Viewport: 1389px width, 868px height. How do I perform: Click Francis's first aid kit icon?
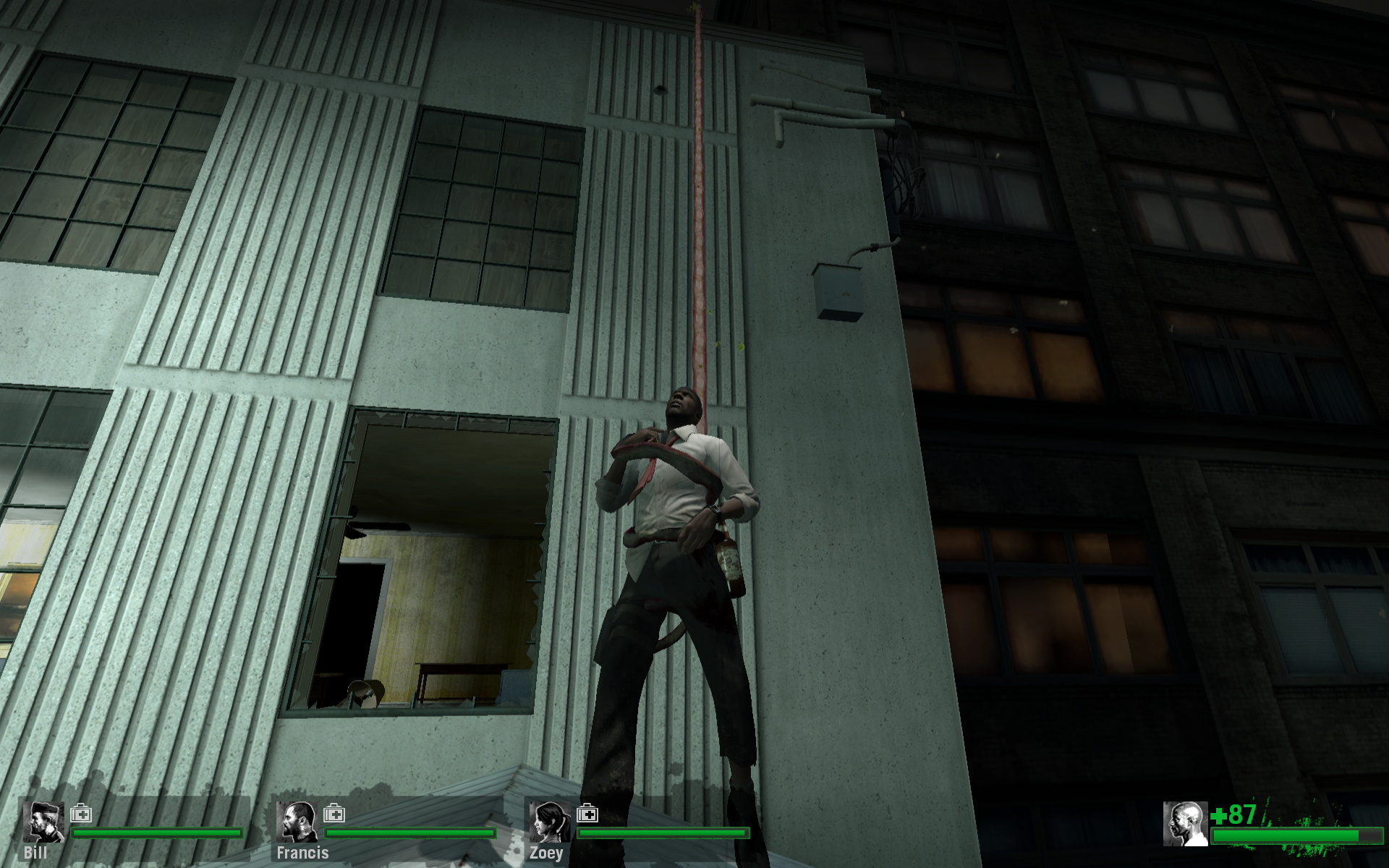tap(334, 814)
